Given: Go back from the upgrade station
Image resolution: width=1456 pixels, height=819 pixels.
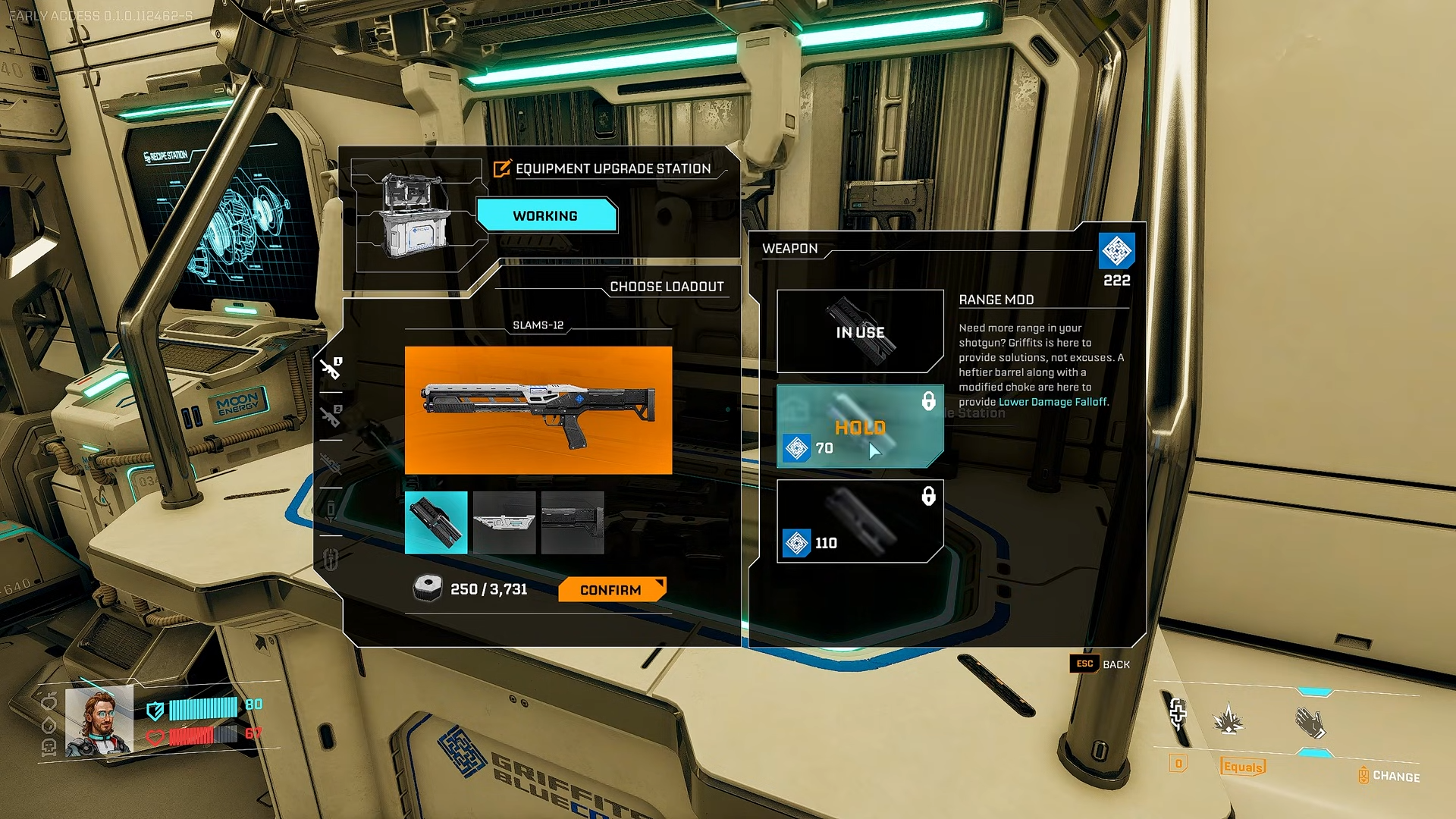Looking at the screenshot, I should 1100,664.
